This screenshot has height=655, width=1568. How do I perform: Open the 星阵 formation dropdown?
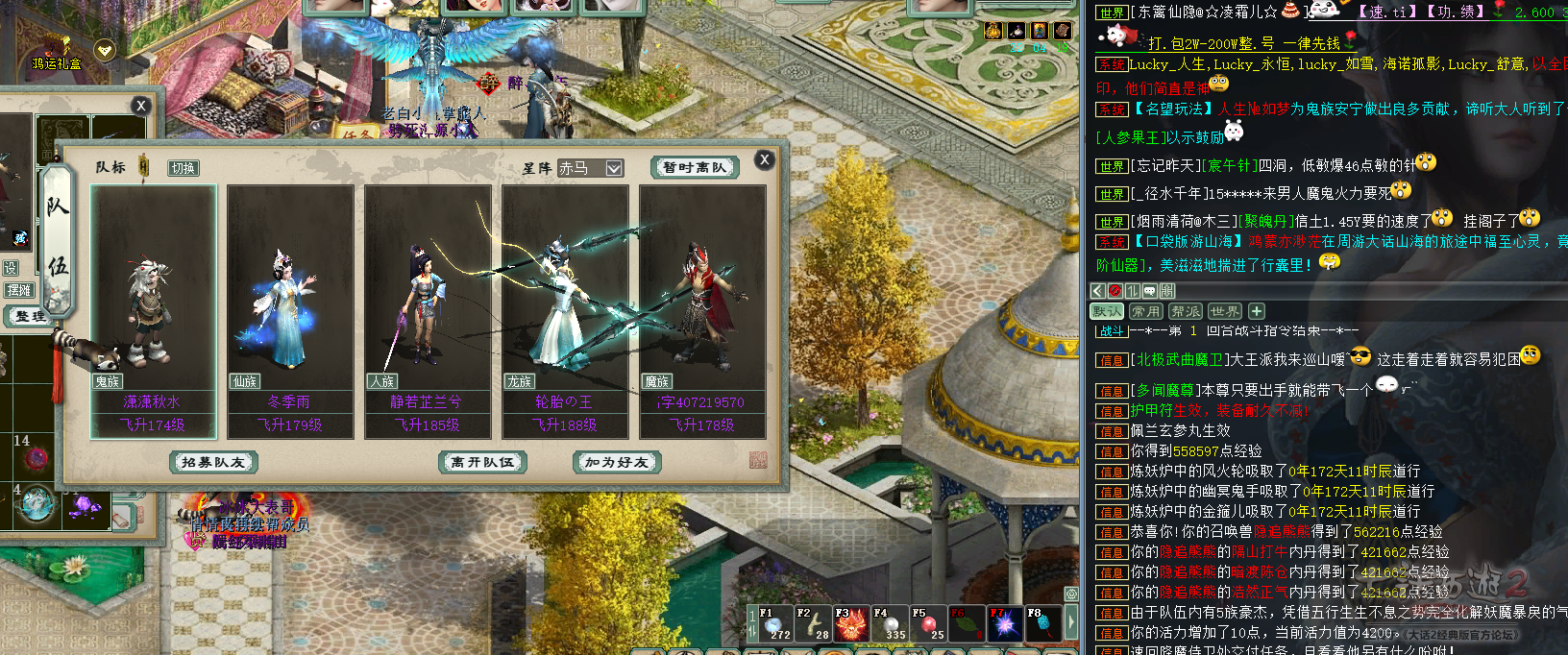[614, 168]
